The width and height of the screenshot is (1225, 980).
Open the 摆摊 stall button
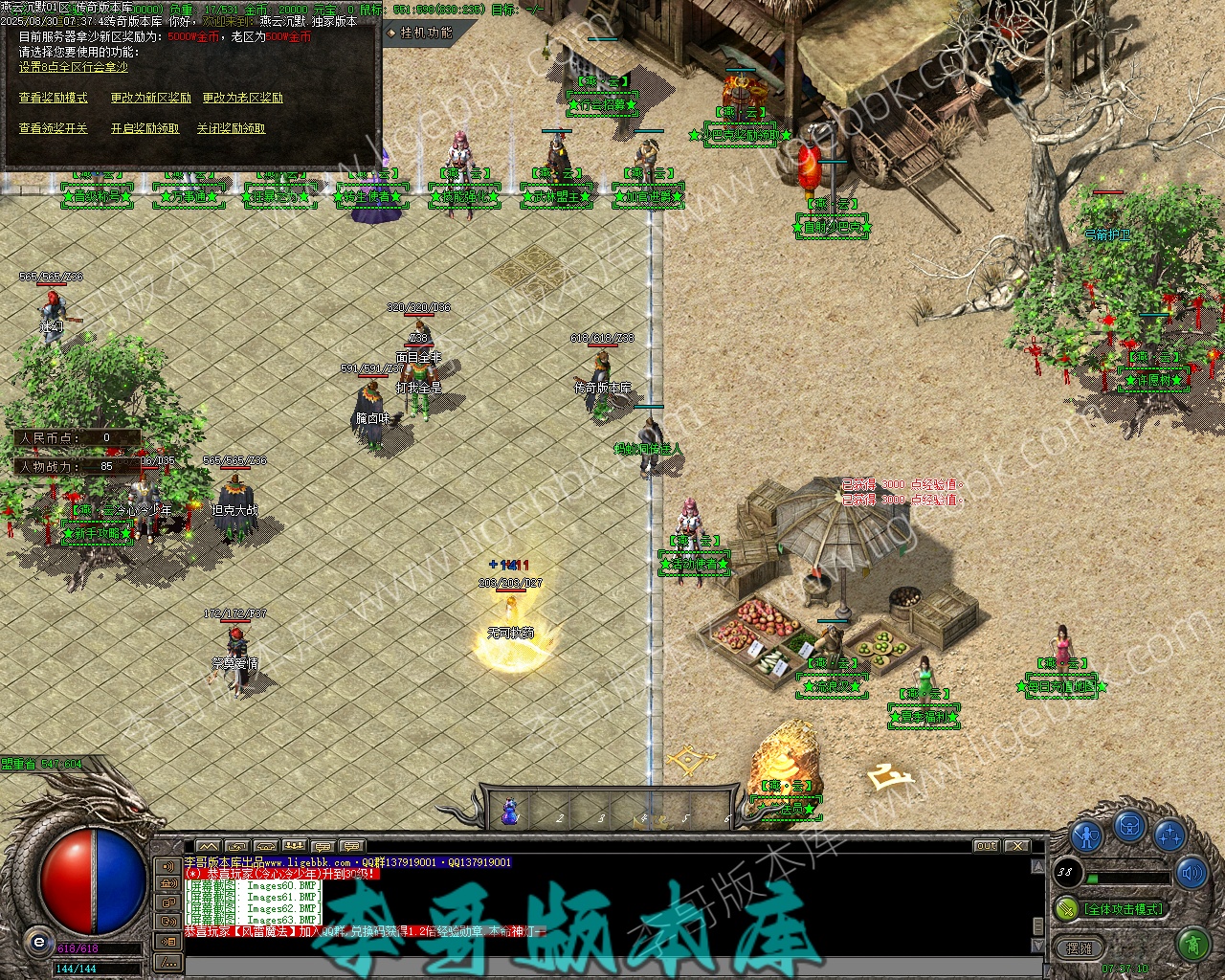(1080, 947)
